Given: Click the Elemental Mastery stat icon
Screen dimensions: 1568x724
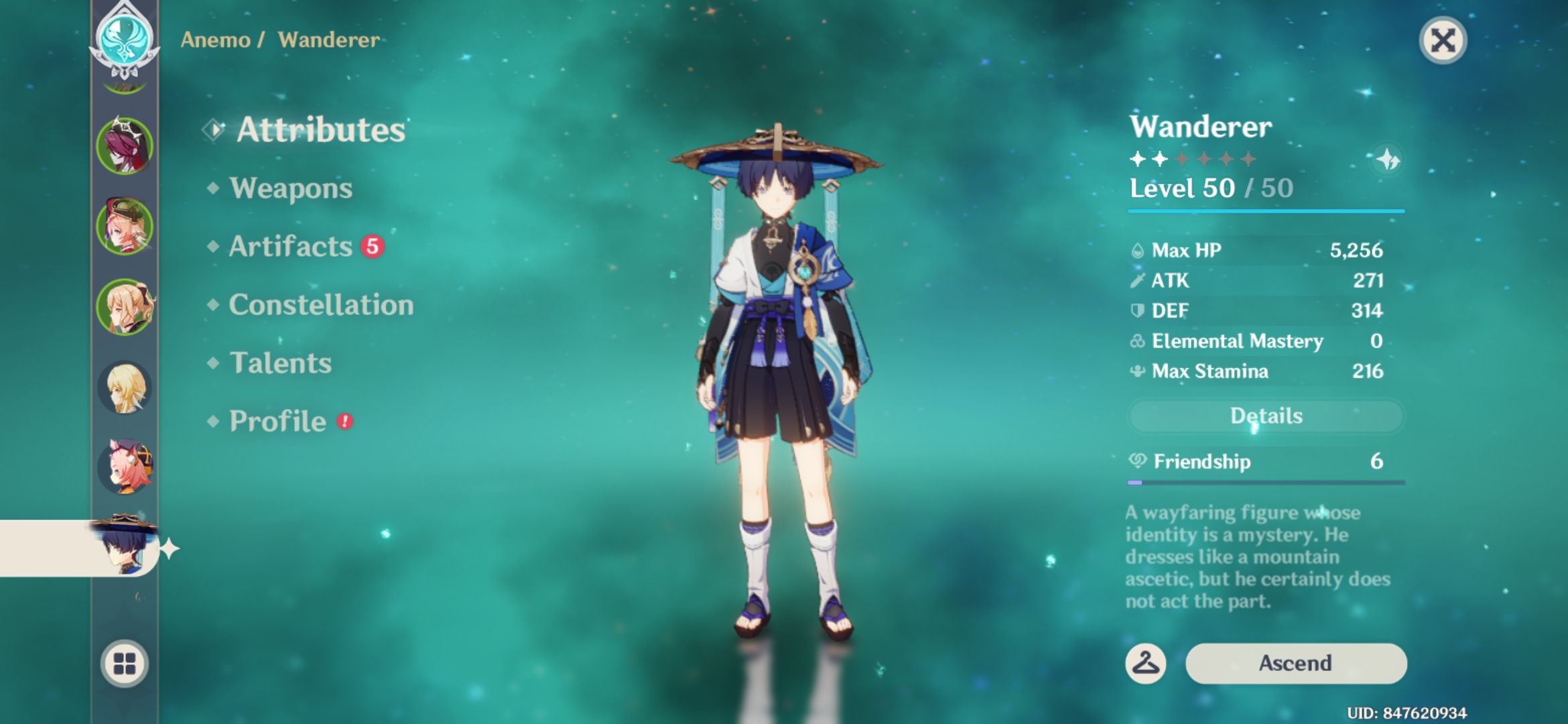Looking at the screenshot, I should click(x=1138, y=341).
